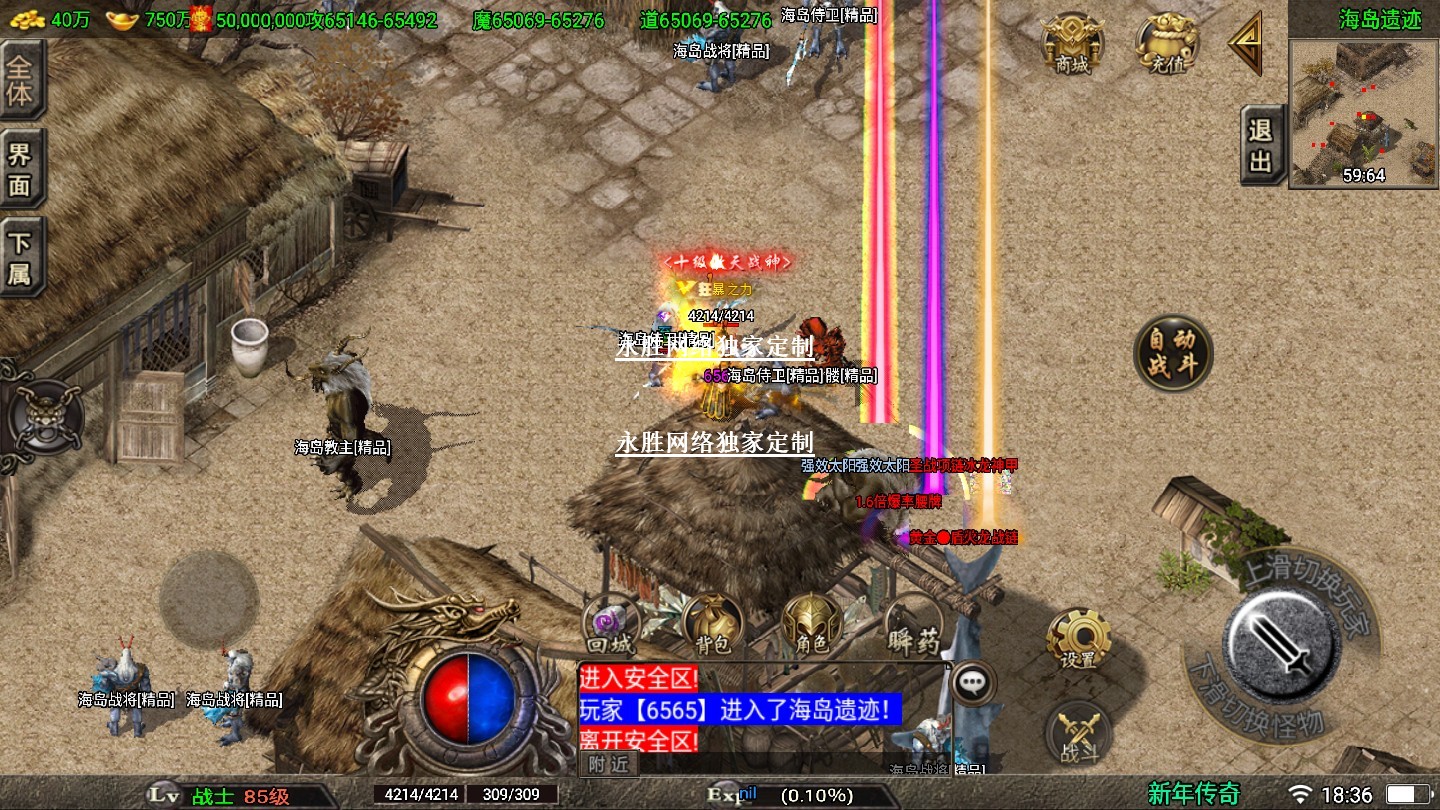This screenshot has width=1440, height=810.
Task: Open the chat speech-bubble button
Action: (972, 683)
